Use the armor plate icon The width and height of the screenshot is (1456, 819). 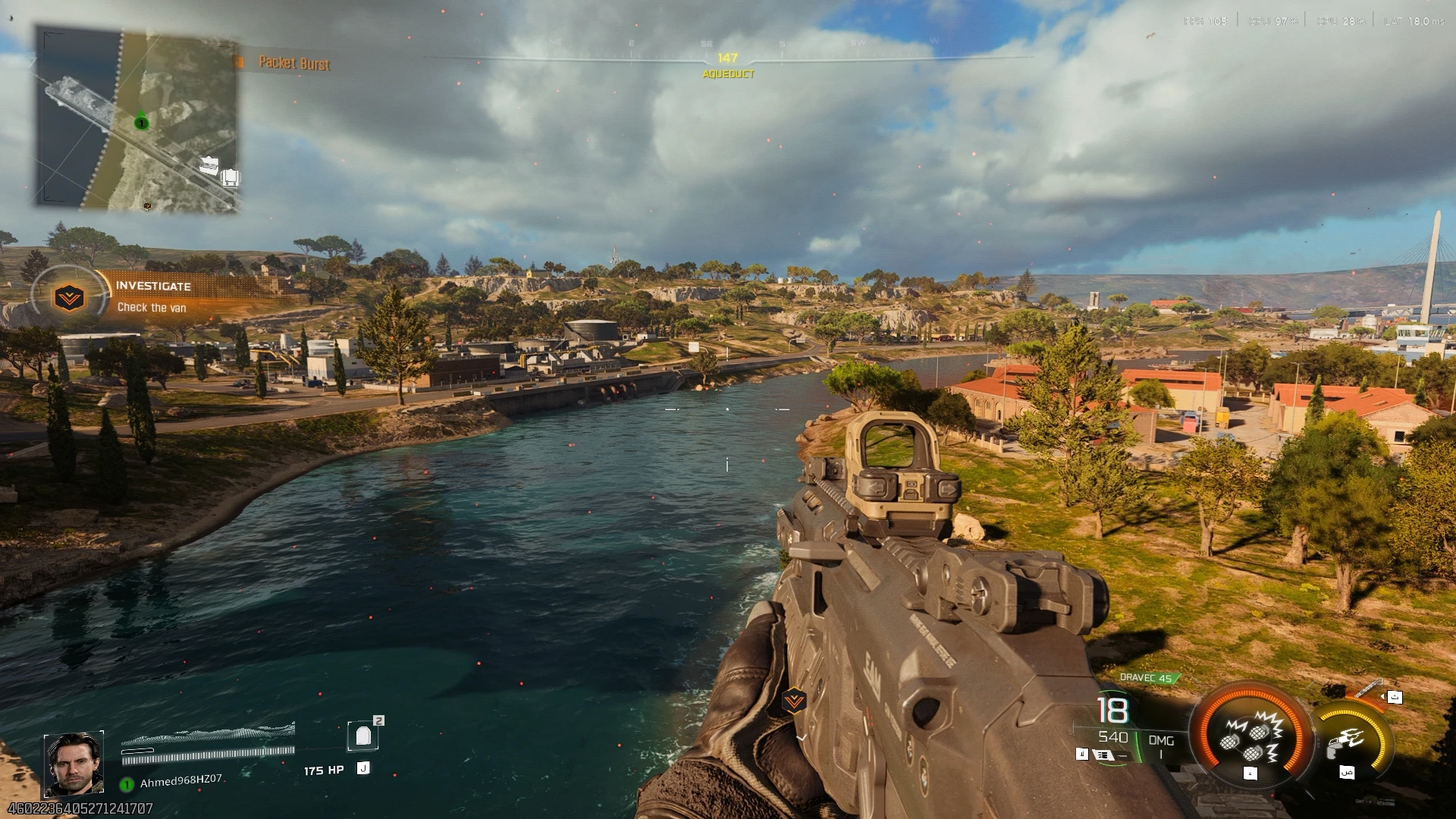coord(363,736)
